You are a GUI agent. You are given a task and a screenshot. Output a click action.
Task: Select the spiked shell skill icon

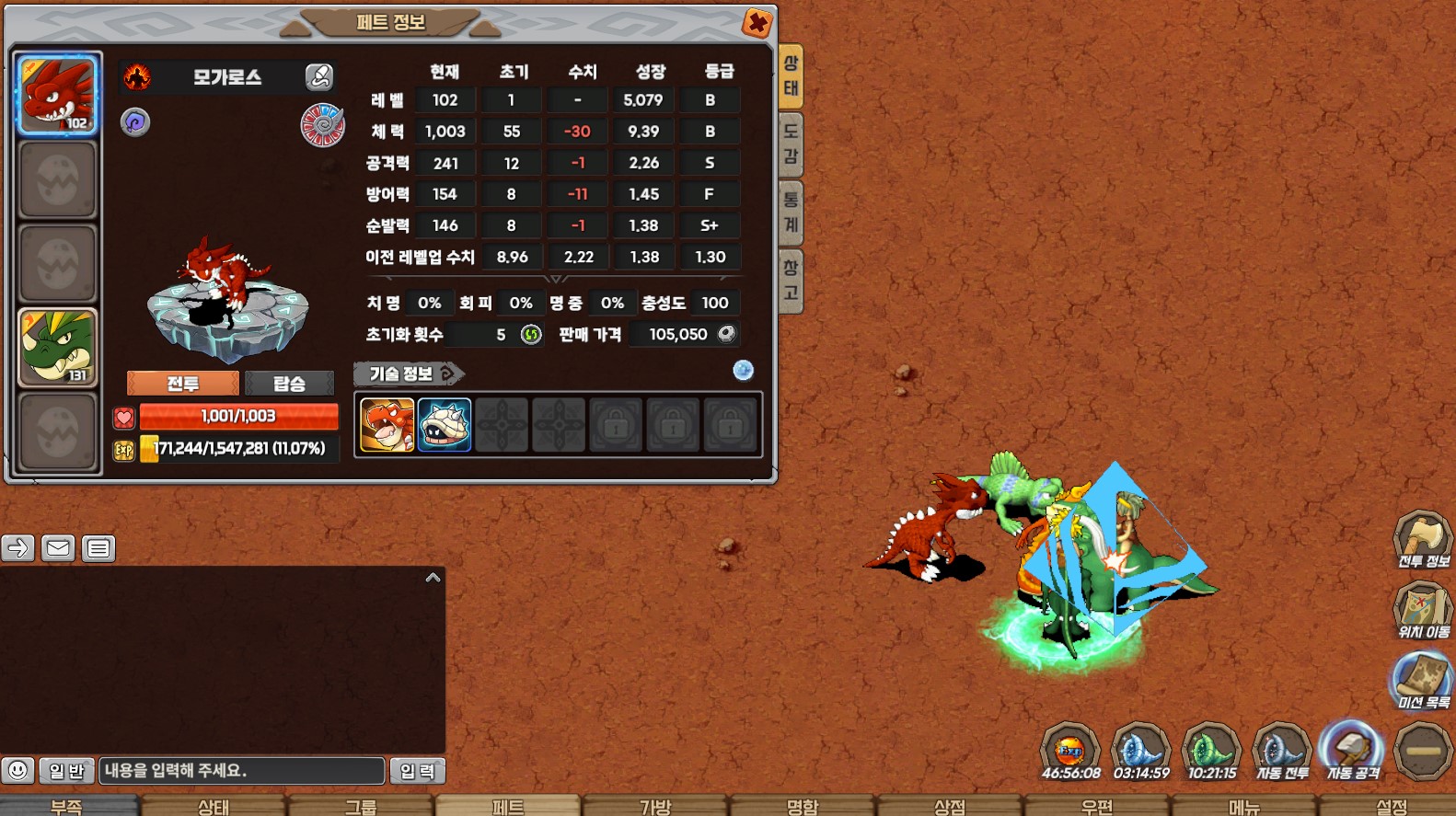pyautogui.click(x=445, y=425)
